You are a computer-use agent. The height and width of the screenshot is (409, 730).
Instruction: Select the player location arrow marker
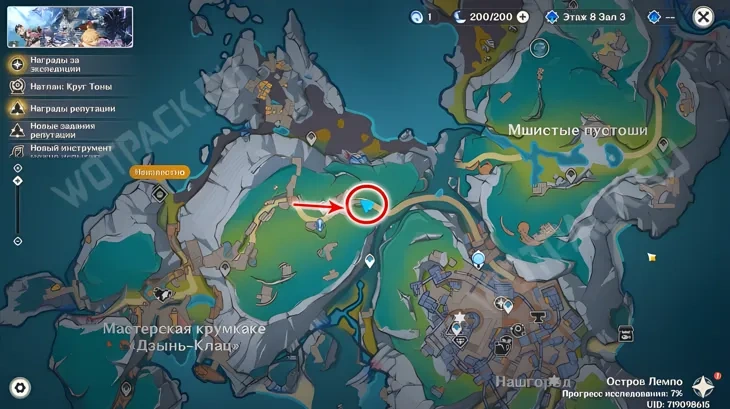tap(368, 205)
